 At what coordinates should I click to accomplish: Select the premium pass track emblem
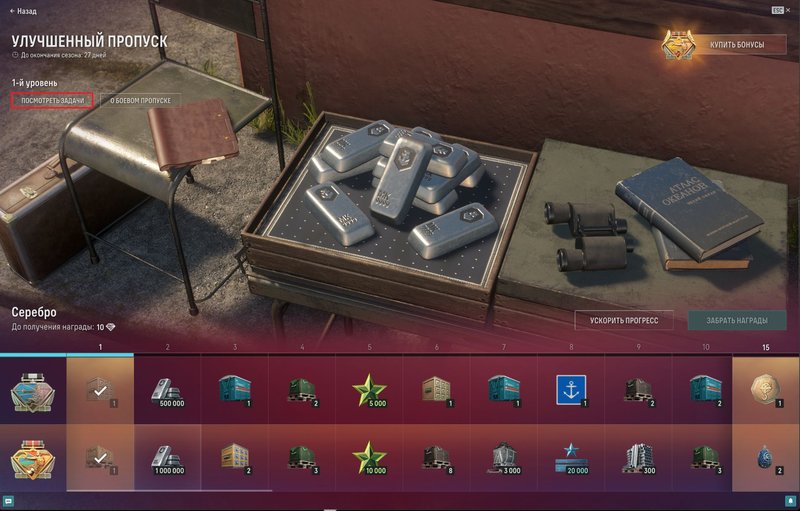[32, 458]
